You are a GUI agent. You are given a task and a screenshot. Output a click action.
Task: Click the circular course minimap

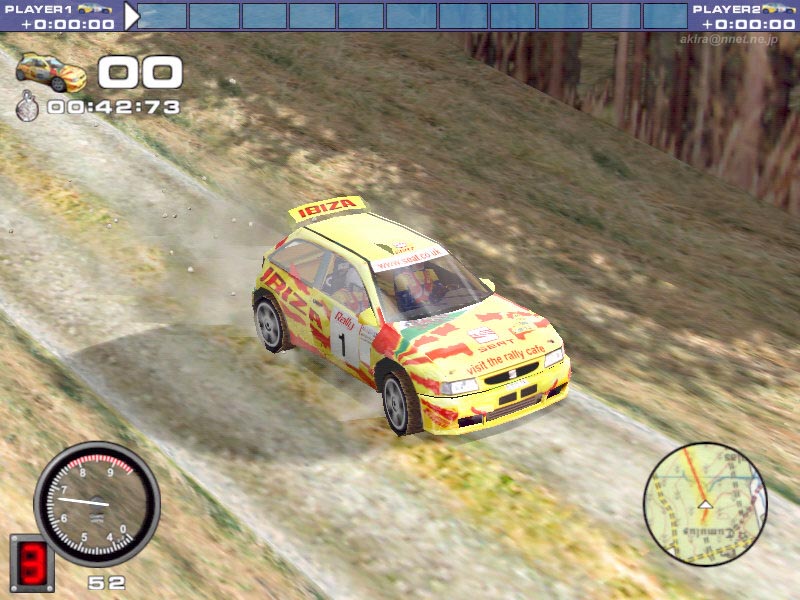tap(704, 504)
